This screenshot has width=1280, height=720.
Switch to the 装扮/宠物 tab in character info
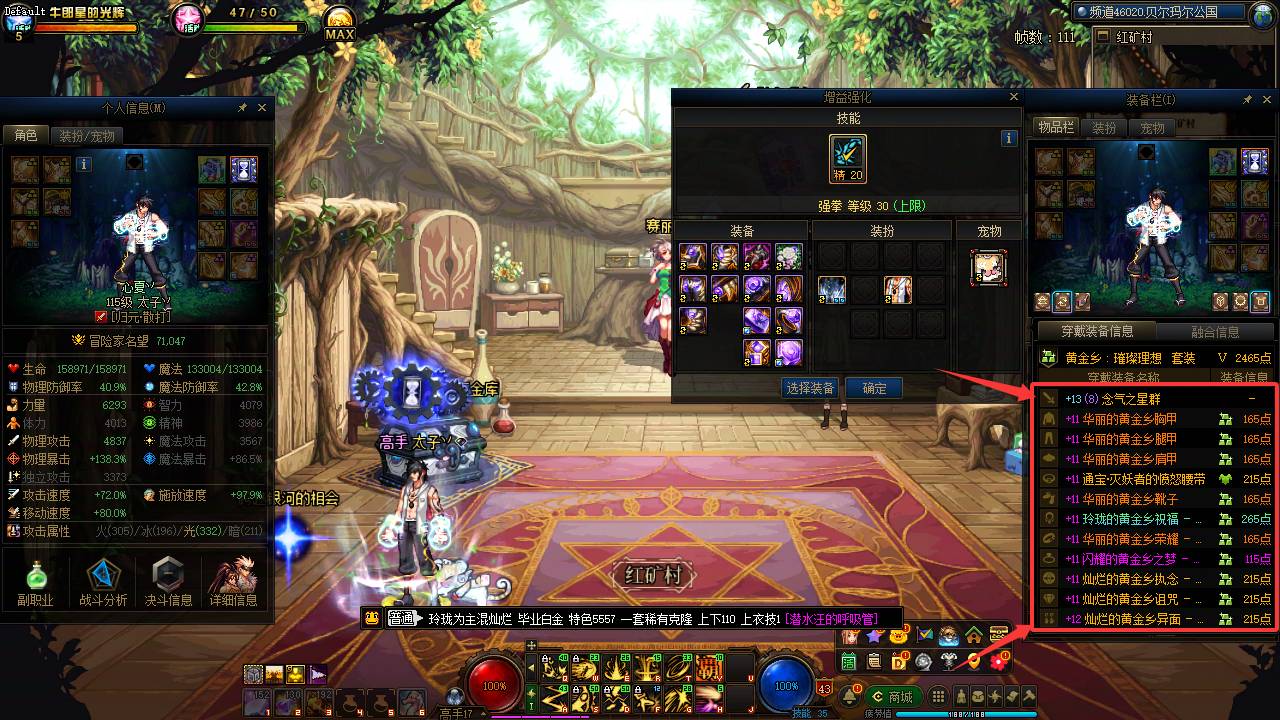point(86,136)
